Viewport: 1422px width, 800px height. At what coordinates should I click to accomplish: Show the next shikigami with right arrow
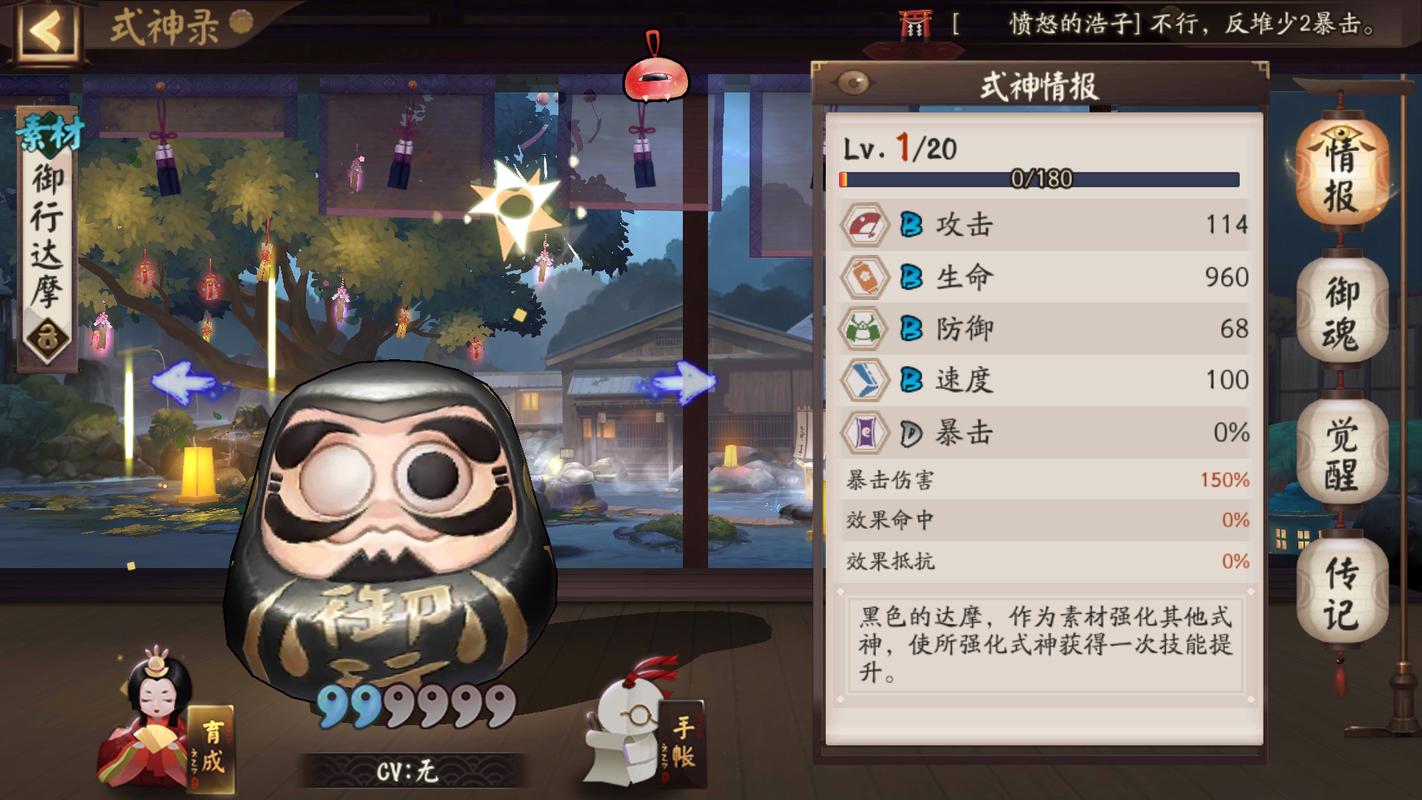684,382
